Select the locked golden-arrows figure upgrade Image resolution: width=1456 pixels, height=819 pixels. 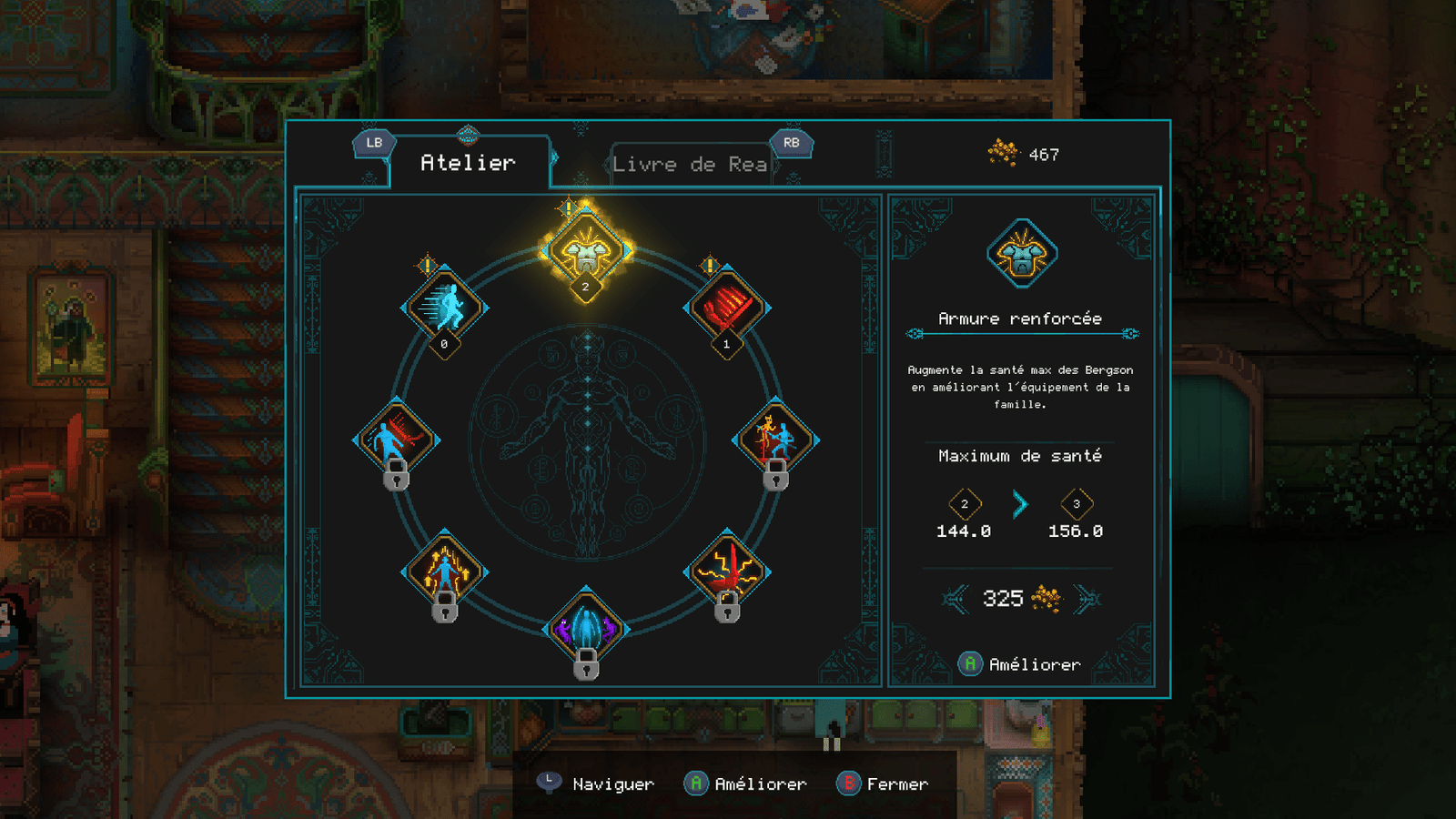(x=444, y=571)
